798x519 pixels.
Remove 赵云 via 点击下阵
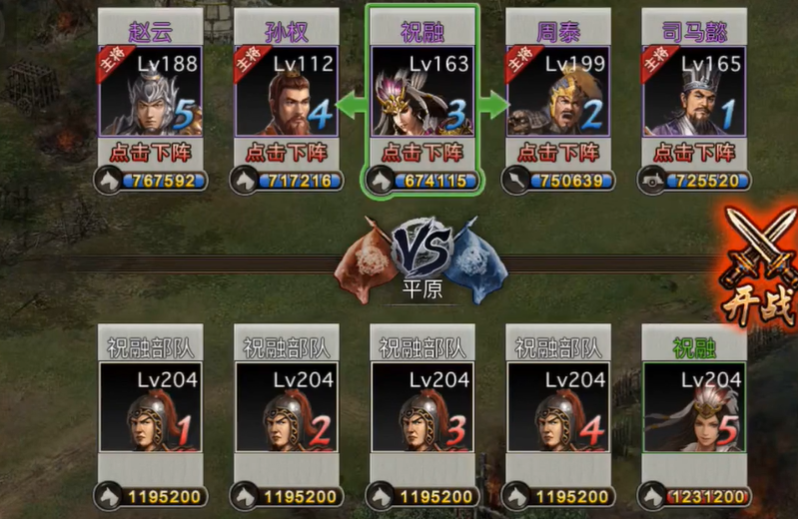pyautogui.click(x=150, y=153)
